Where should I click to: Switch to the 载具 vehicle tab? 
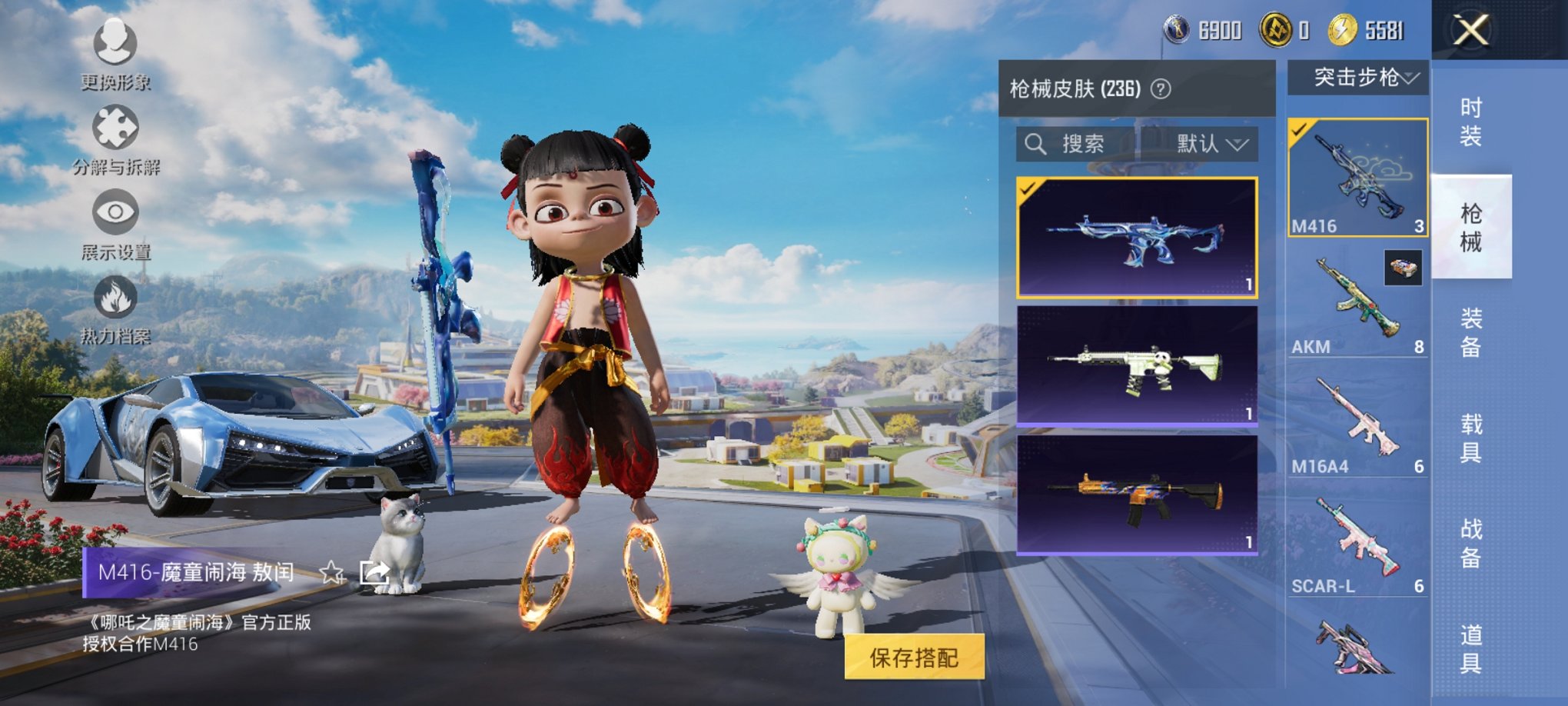tap(1470, 438)
